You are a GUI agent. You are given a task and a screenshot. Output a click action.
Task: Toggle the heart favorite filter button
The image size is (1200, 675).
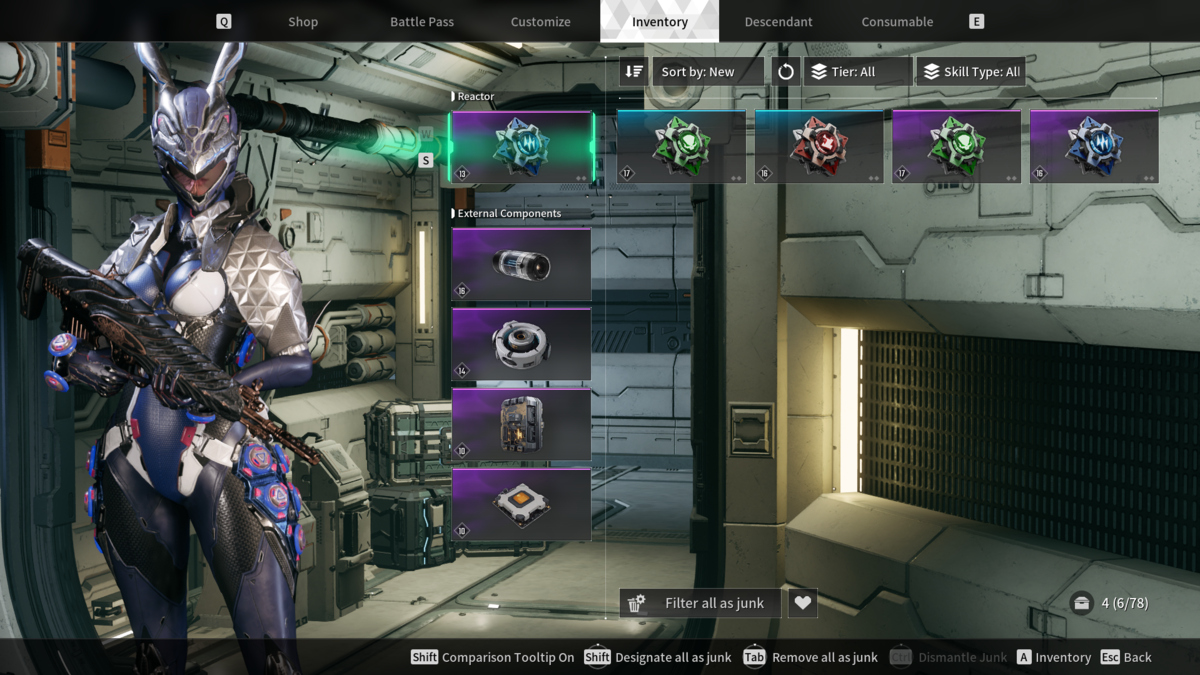pos(802,603)
